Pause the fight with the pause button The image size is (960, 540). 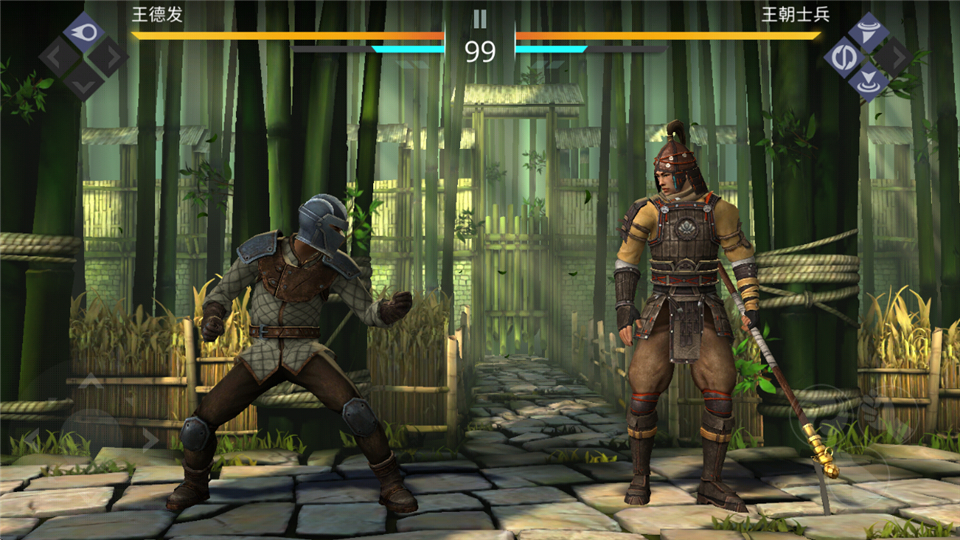point(480,18)
